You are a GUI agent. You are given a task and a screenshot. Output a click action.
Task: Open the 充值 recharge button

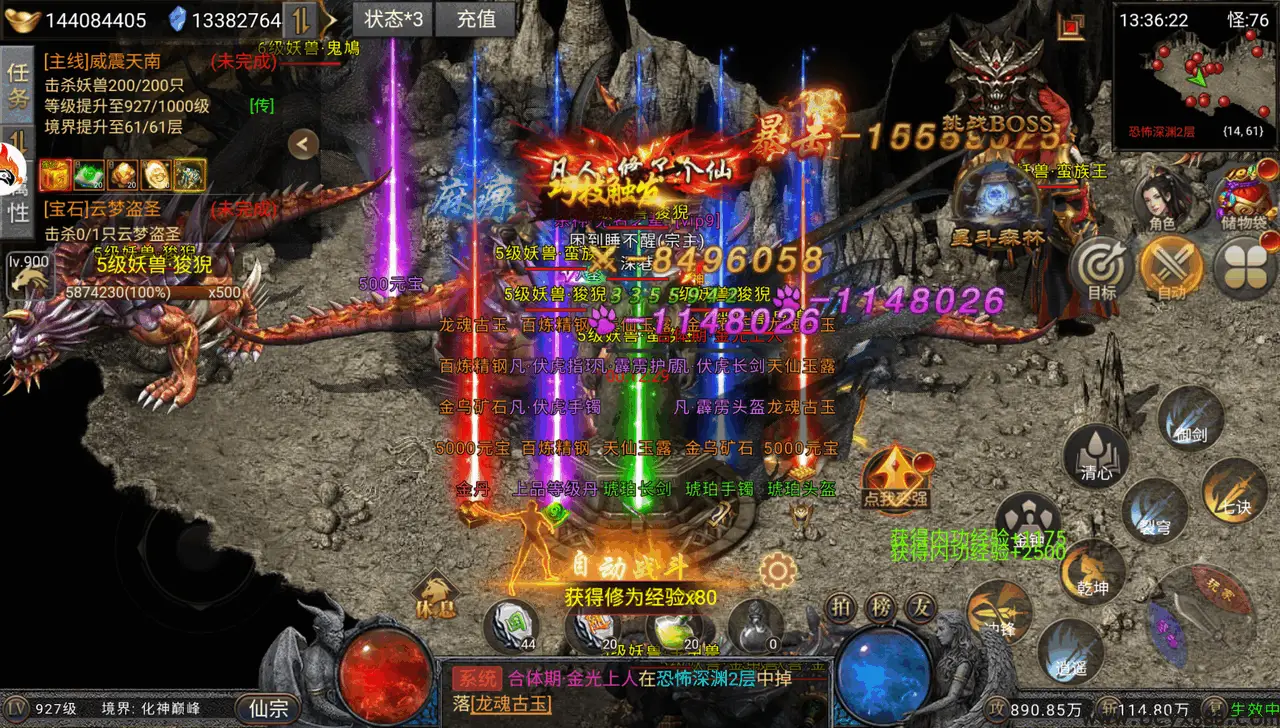click(x=476, y=19)
